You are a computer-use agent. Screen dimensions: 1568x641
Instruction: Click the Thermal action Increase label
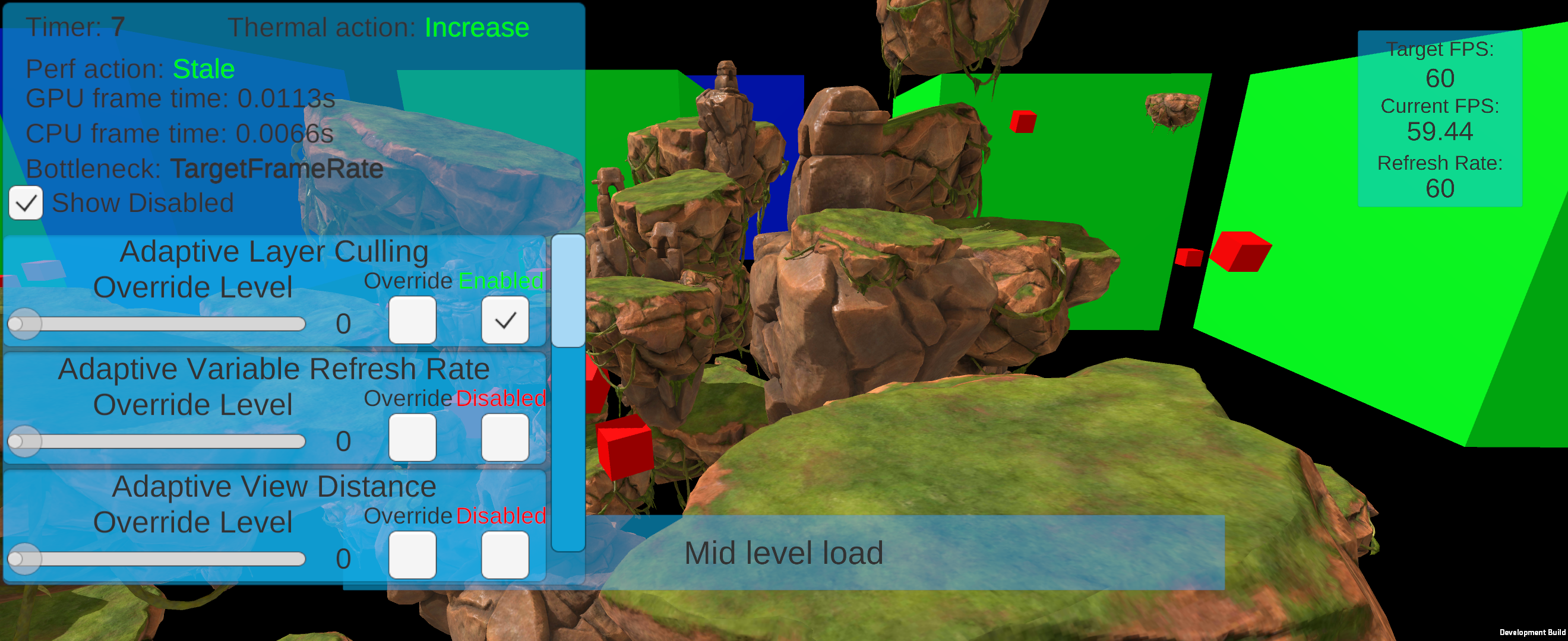476,27
